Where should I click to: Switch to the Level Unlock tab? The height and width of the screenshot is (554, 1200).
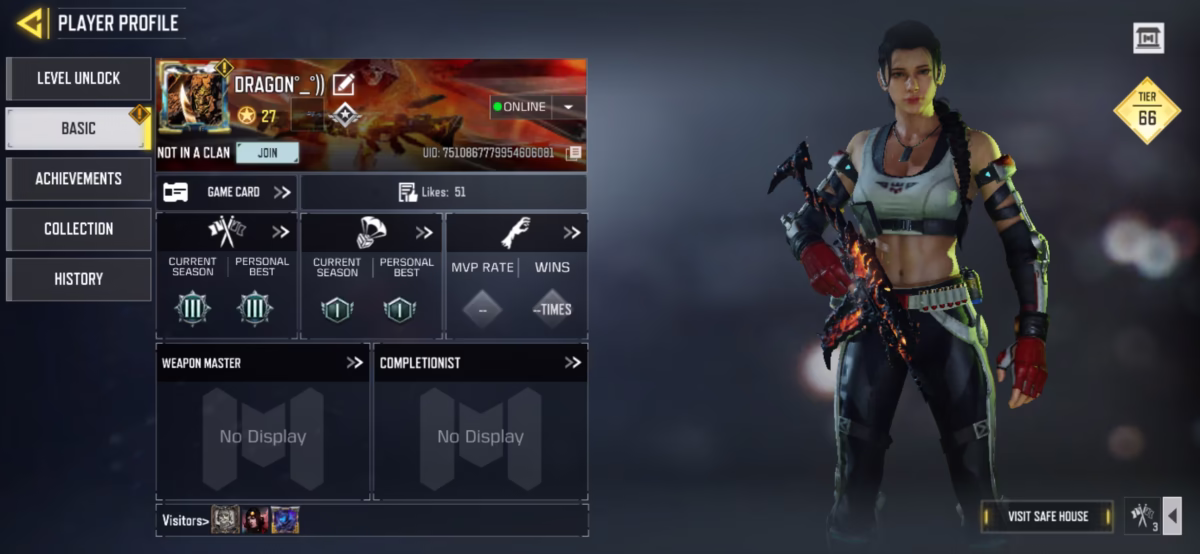pos(78,78)
